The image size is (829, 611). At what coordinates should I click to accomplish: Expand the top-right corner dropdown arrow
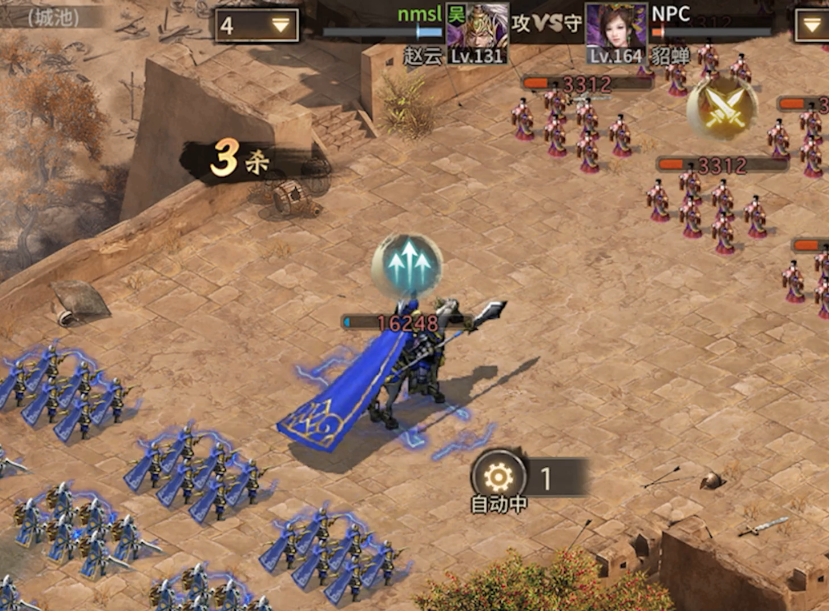pyautogui.click(x=811, y=25)
